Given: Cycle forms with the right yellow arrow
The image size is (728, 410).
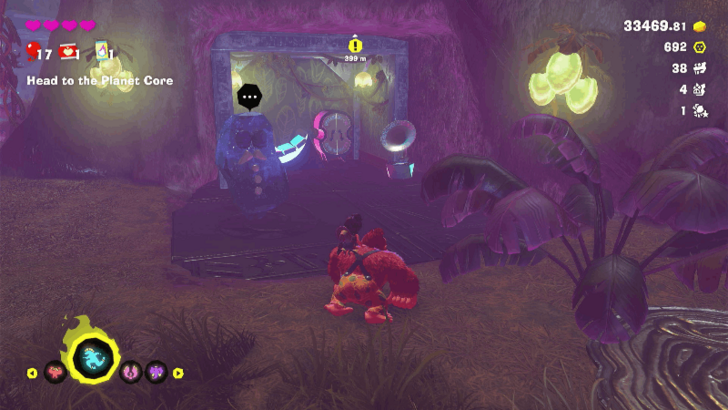Looking at the screenshot, I should coord(178,373).
